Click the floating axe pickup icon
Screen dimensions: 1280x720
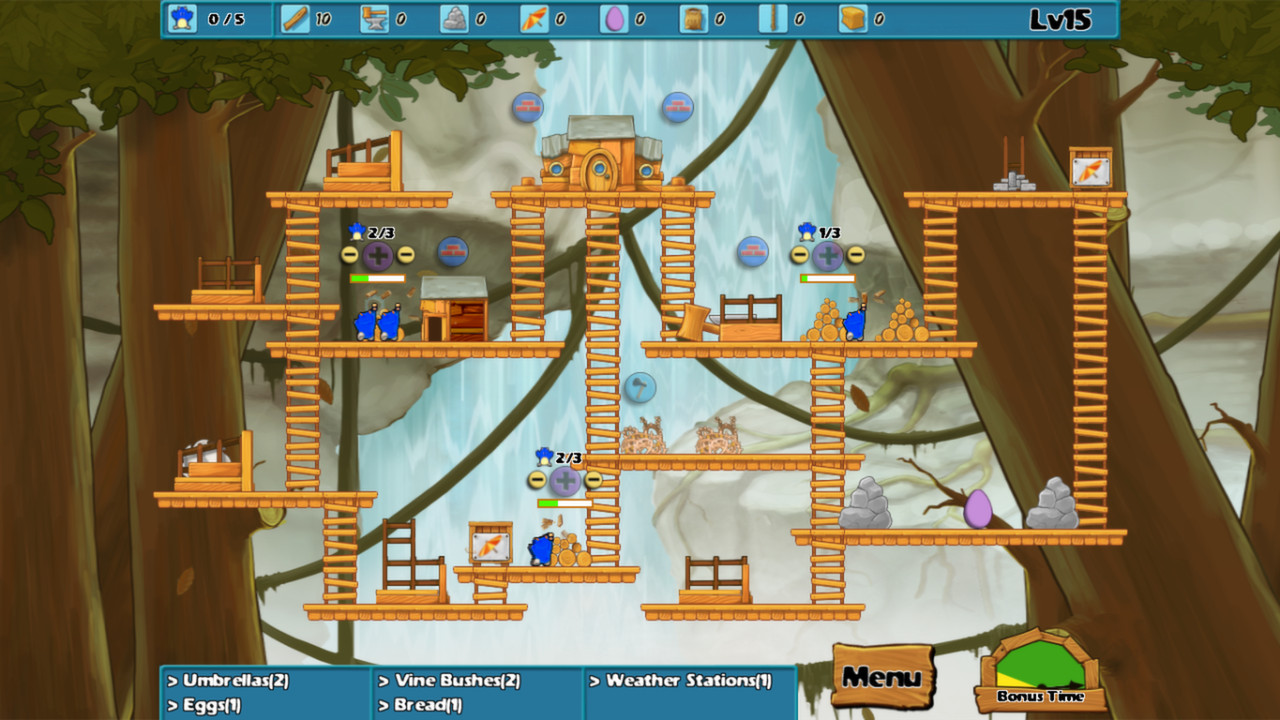[x=640, y=388]
